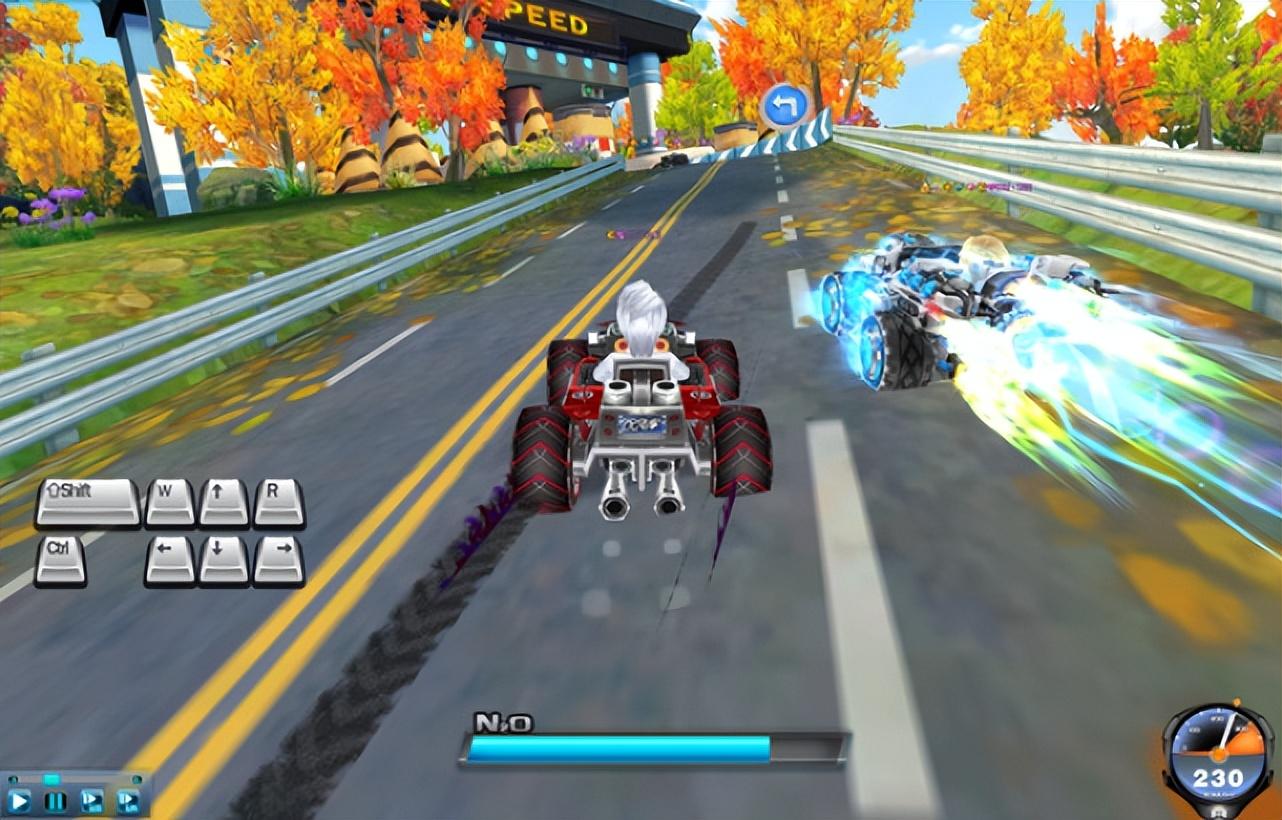Click the replay play button
The height and width of the screenshot is (820, 1282).
pyautogui.click(x=19, y=800)
